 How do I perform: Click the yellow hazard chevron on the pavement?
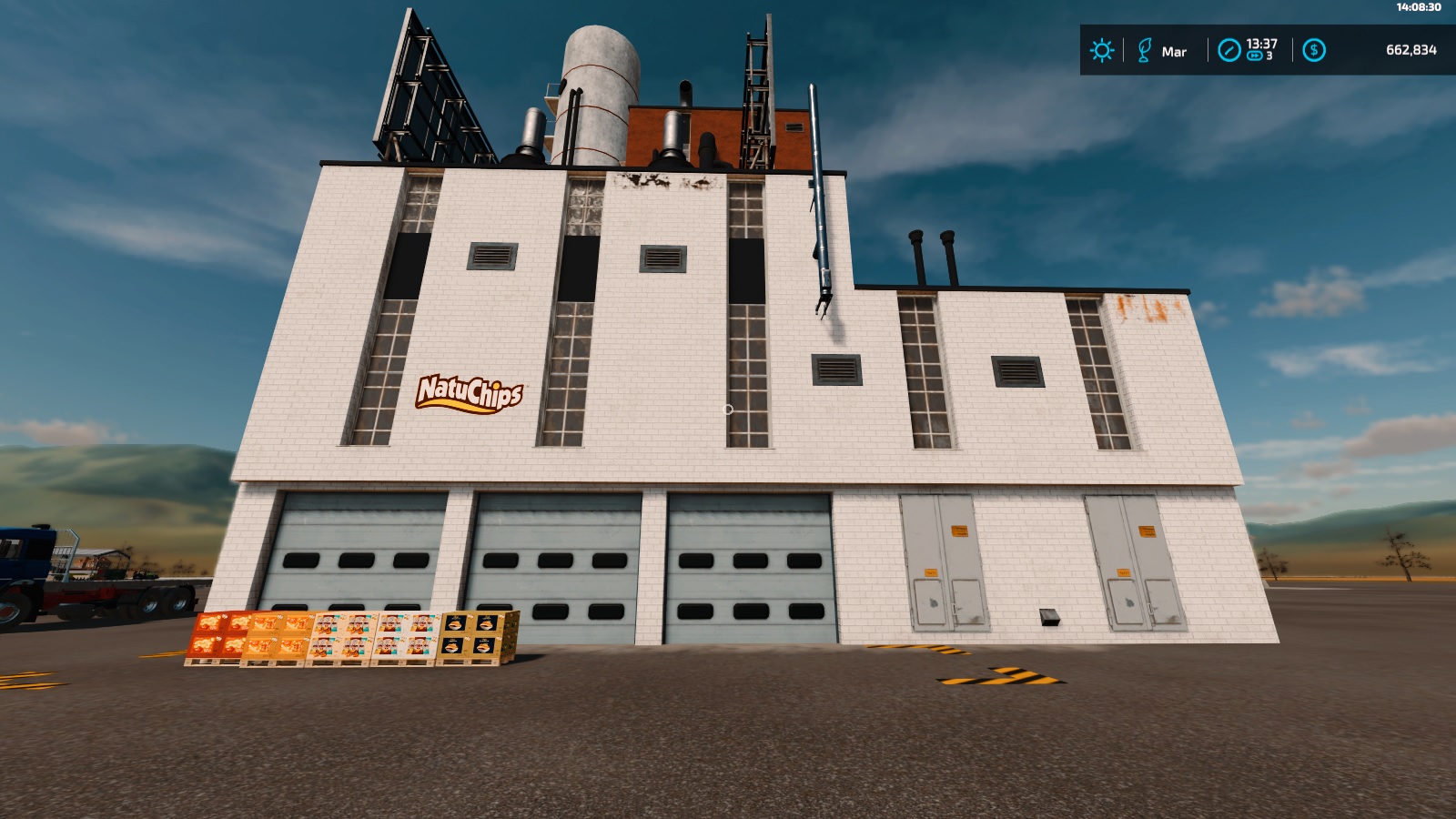click(1001, 678)
